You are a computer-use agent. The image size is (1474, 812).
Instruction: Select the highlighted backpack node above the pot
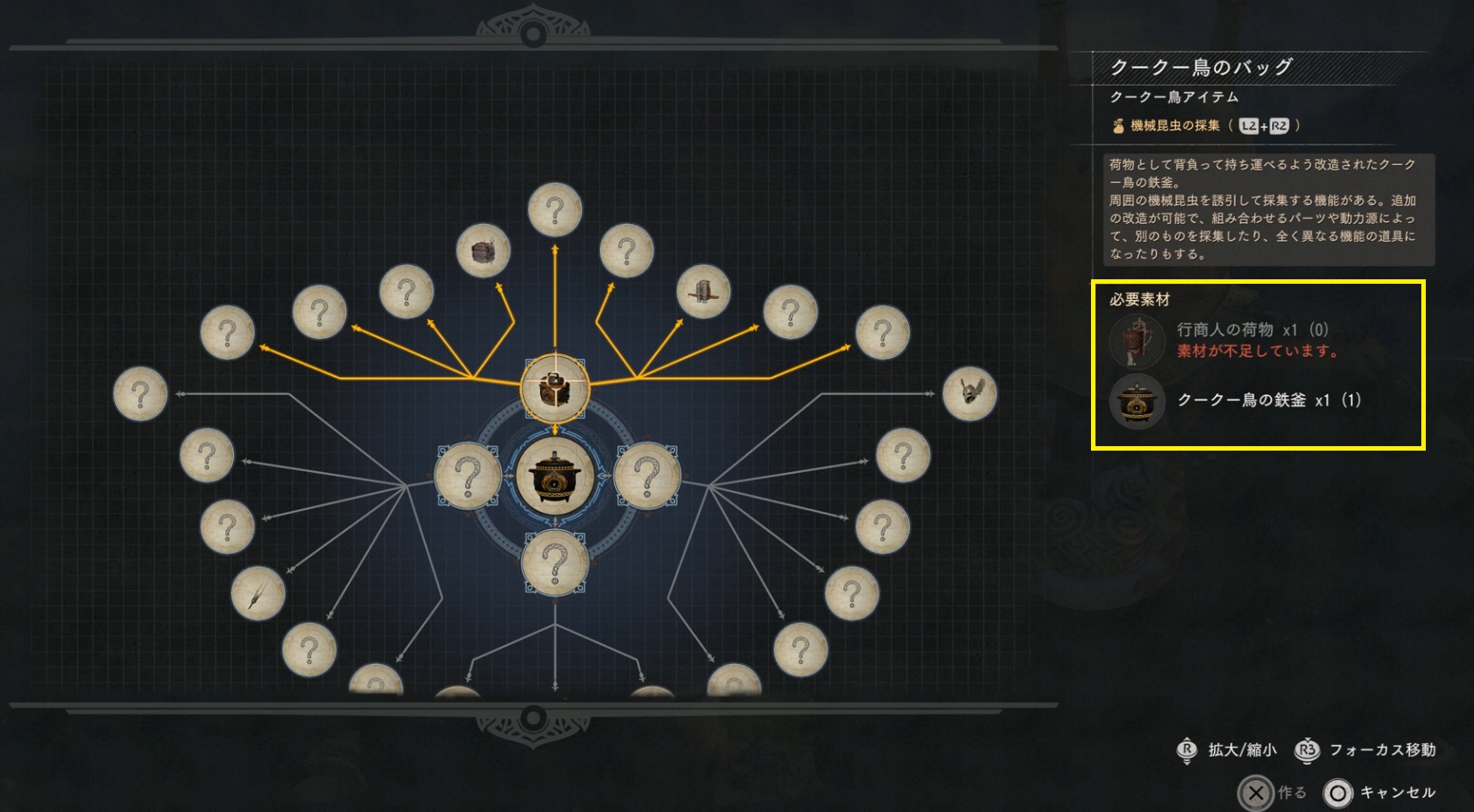click(x=554, y=389)
